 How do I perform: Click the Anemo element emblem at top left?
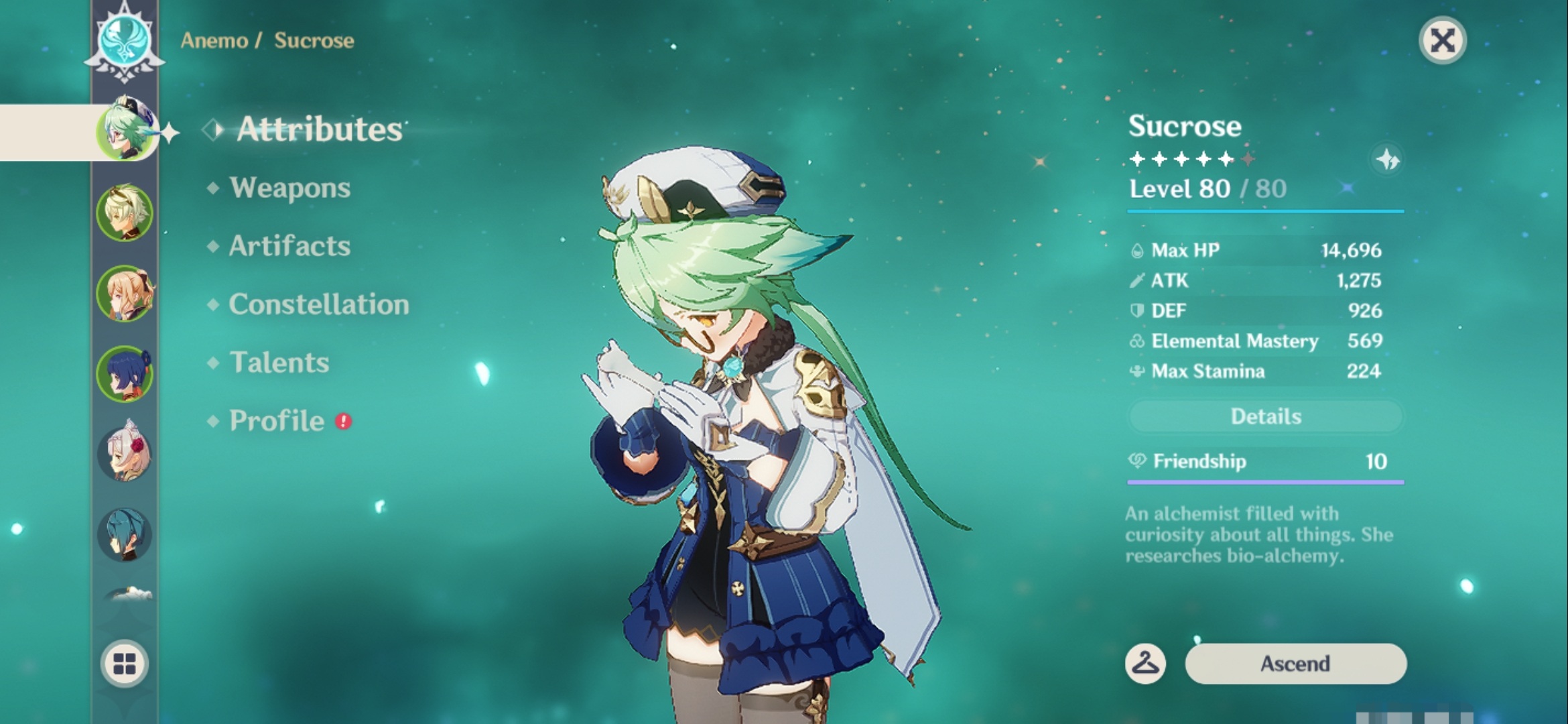pos(124,40)
